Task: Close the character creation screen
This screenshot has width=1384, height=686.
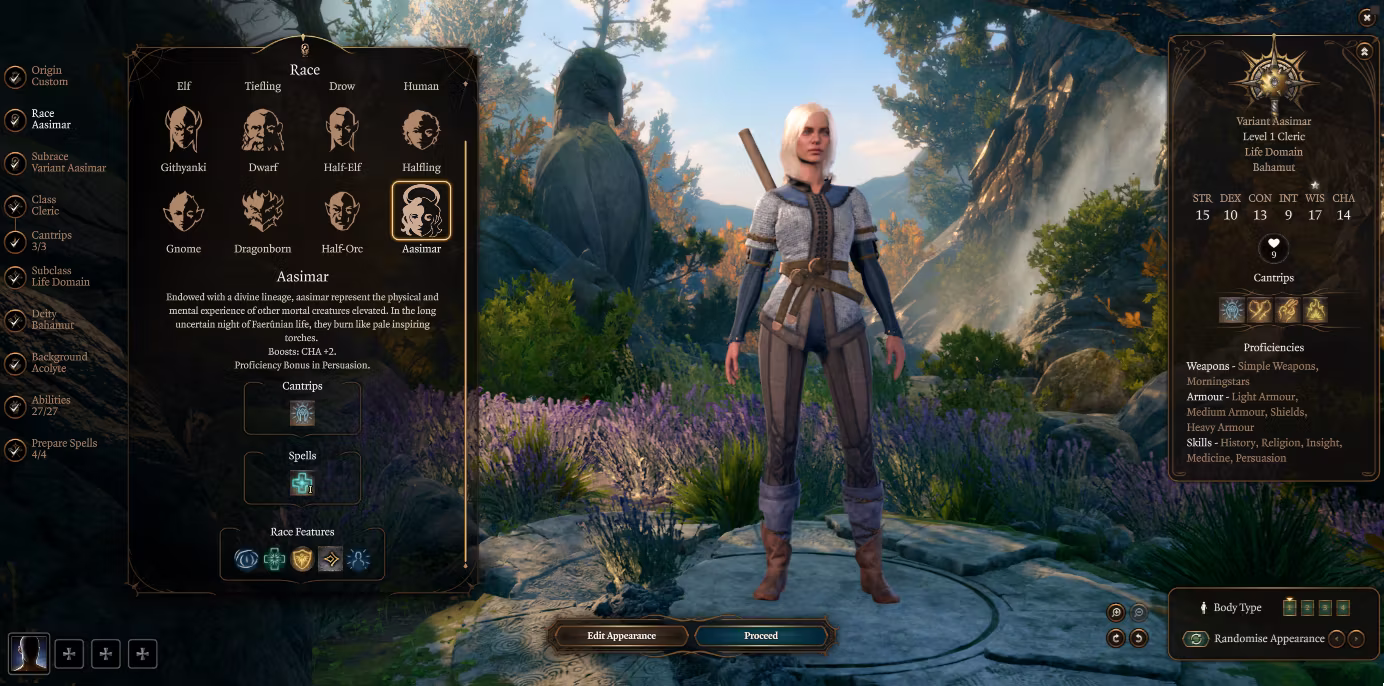Action: [x=1366, y=17]
